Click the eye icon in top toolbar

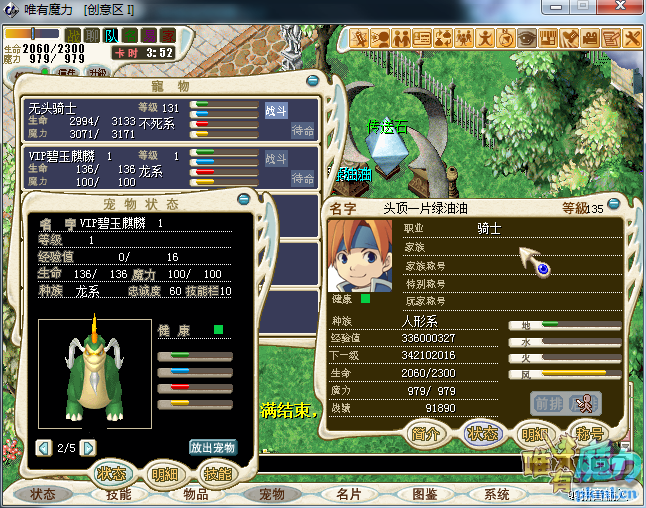tap(525, 38)
